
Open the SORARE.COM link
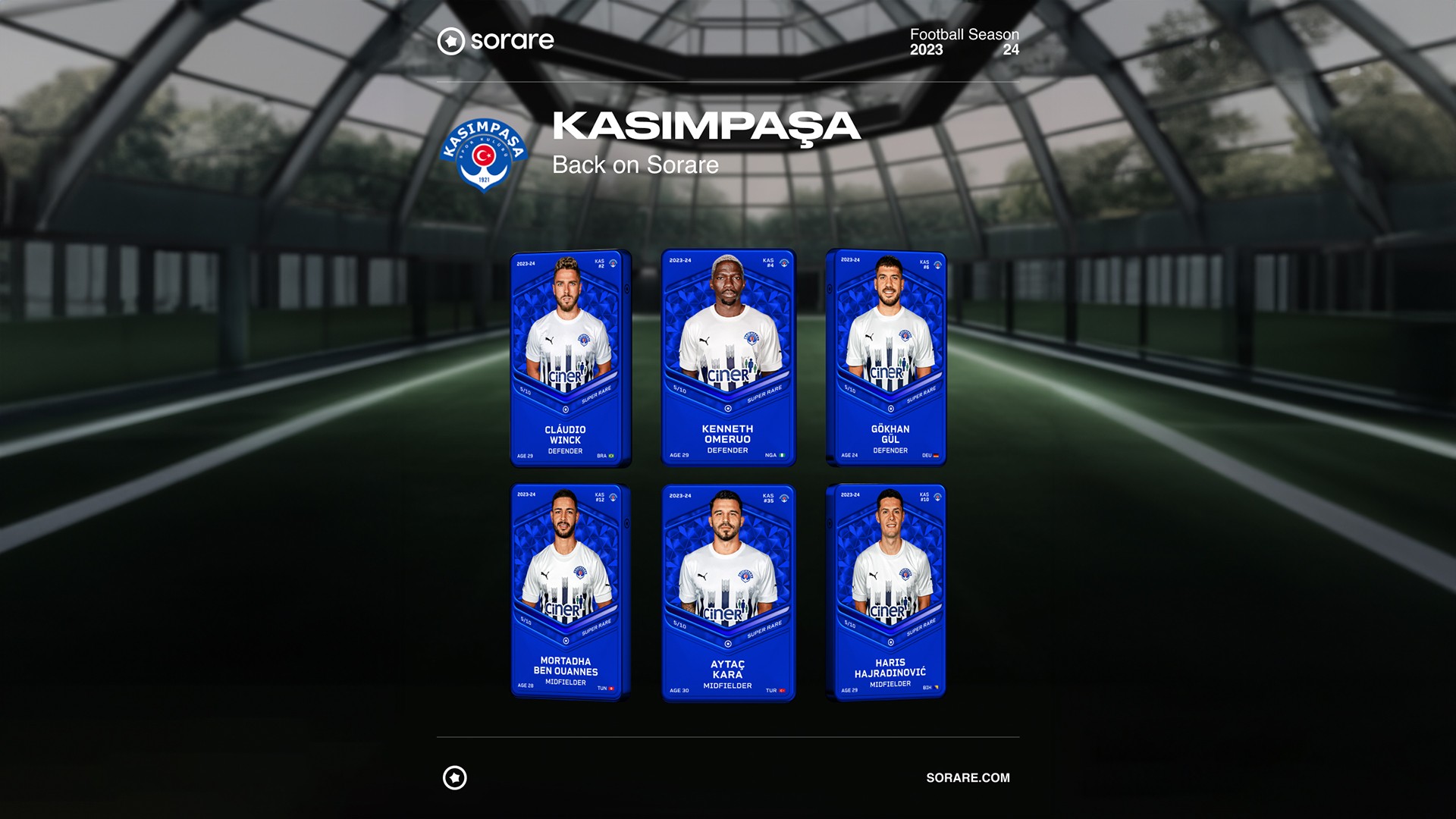968,778
